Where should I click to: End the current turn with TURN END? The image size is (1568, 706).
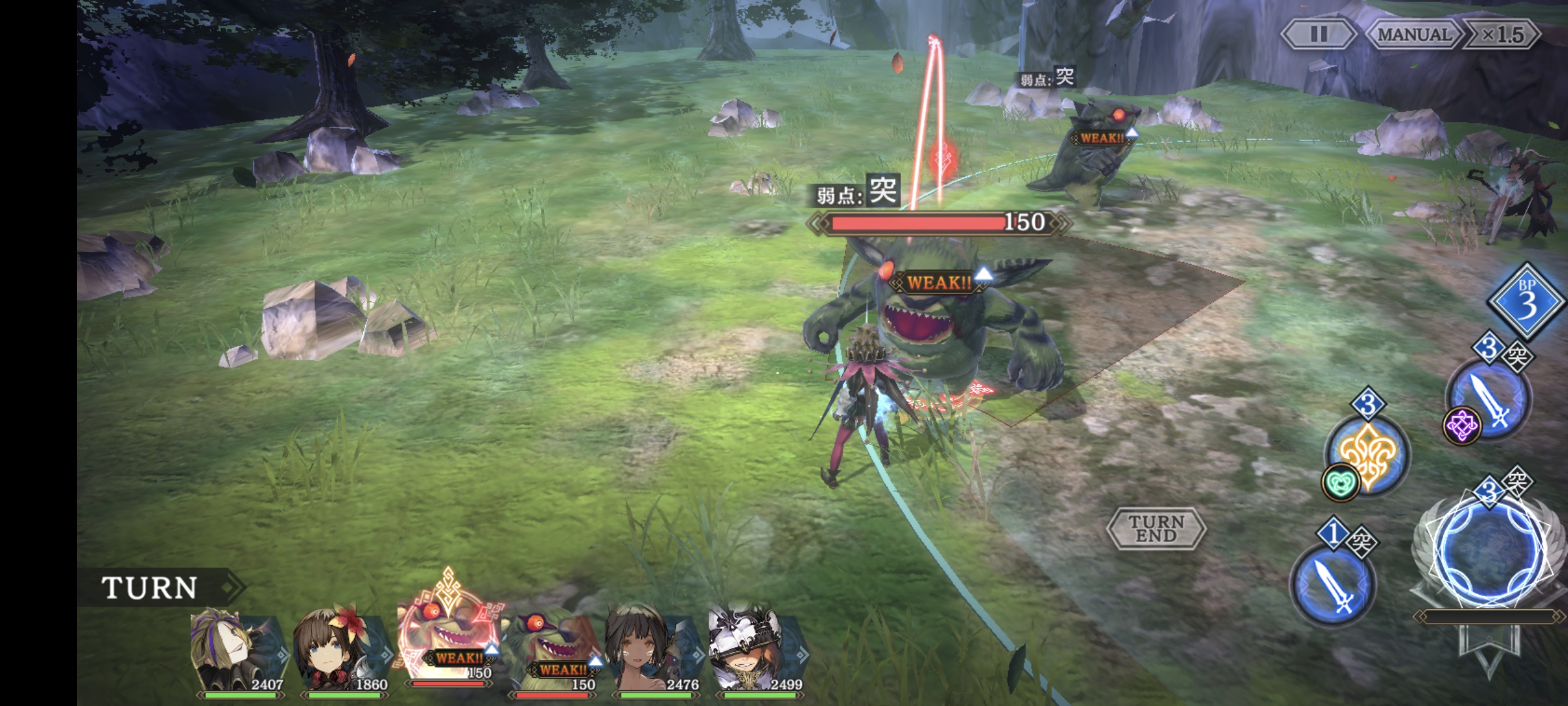pyautogui.click(x=1156, y=528)
